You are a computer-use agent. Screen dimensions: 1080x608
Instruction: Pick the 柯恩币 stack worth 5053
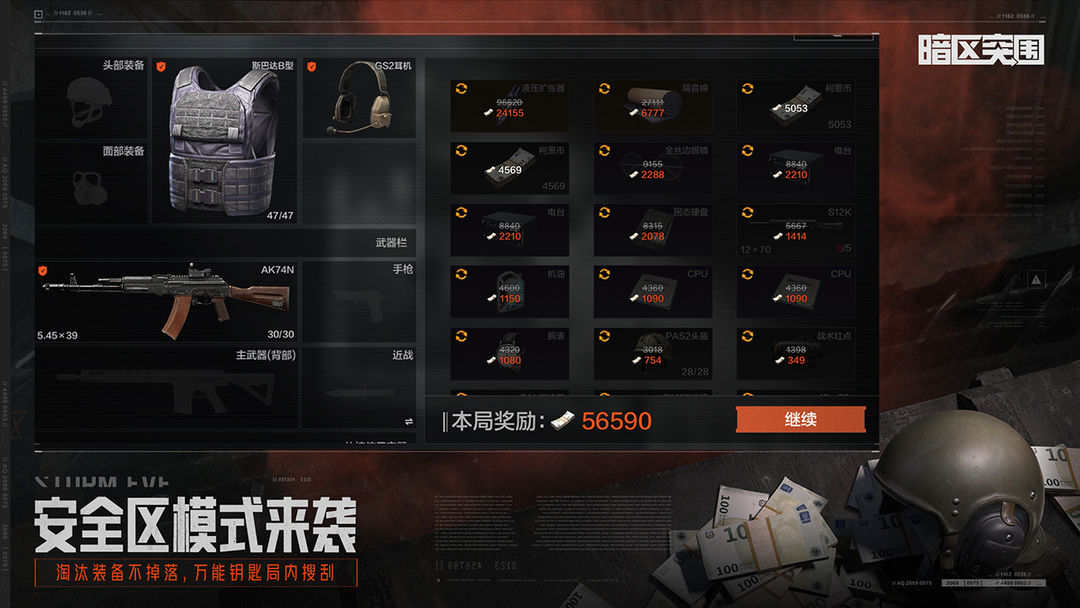click(x=796, y=106)
